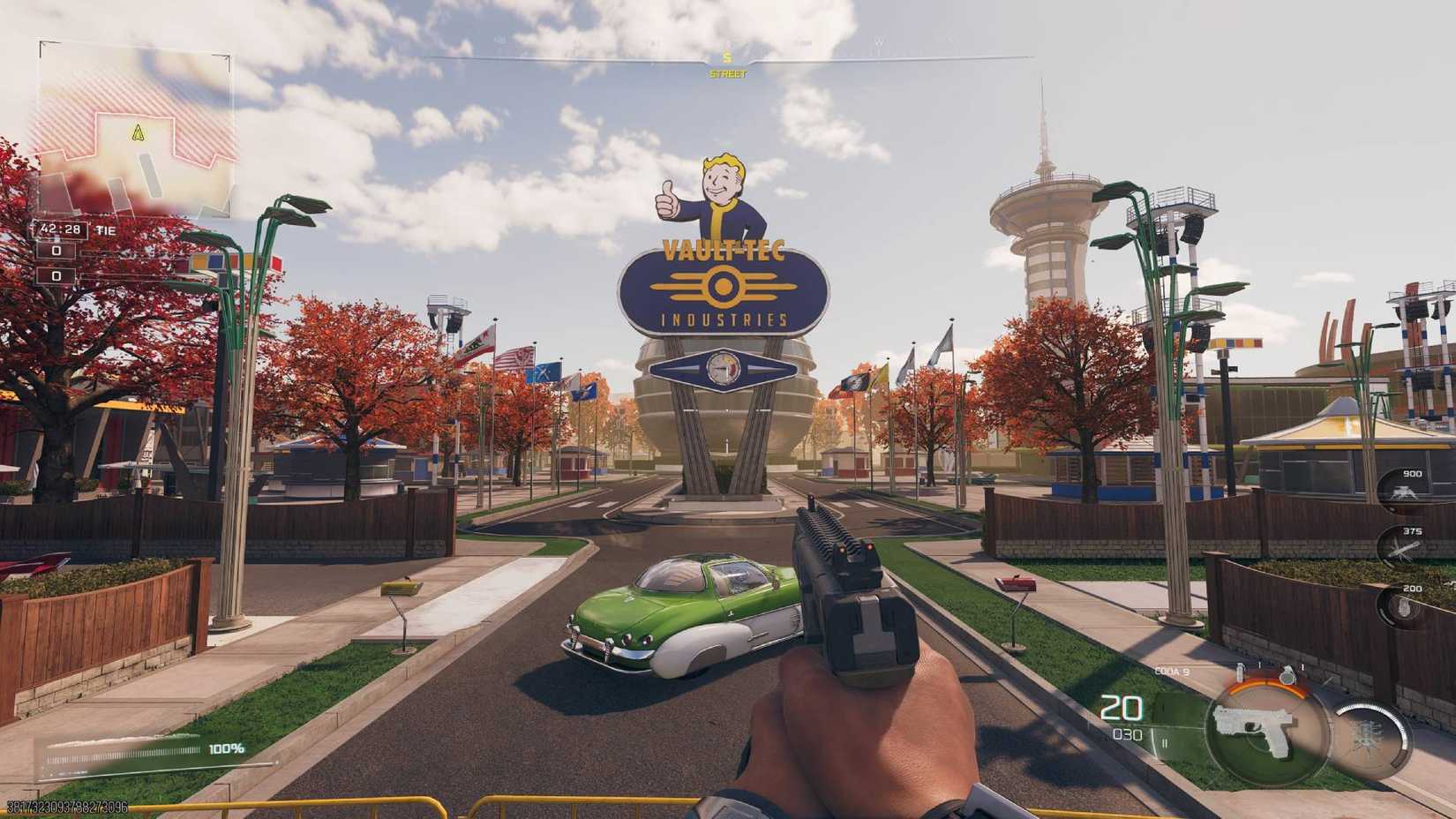The height and width of the screenshot is (819, 1456).
Task: Click the top team score of 0
Action: (56, 250)
